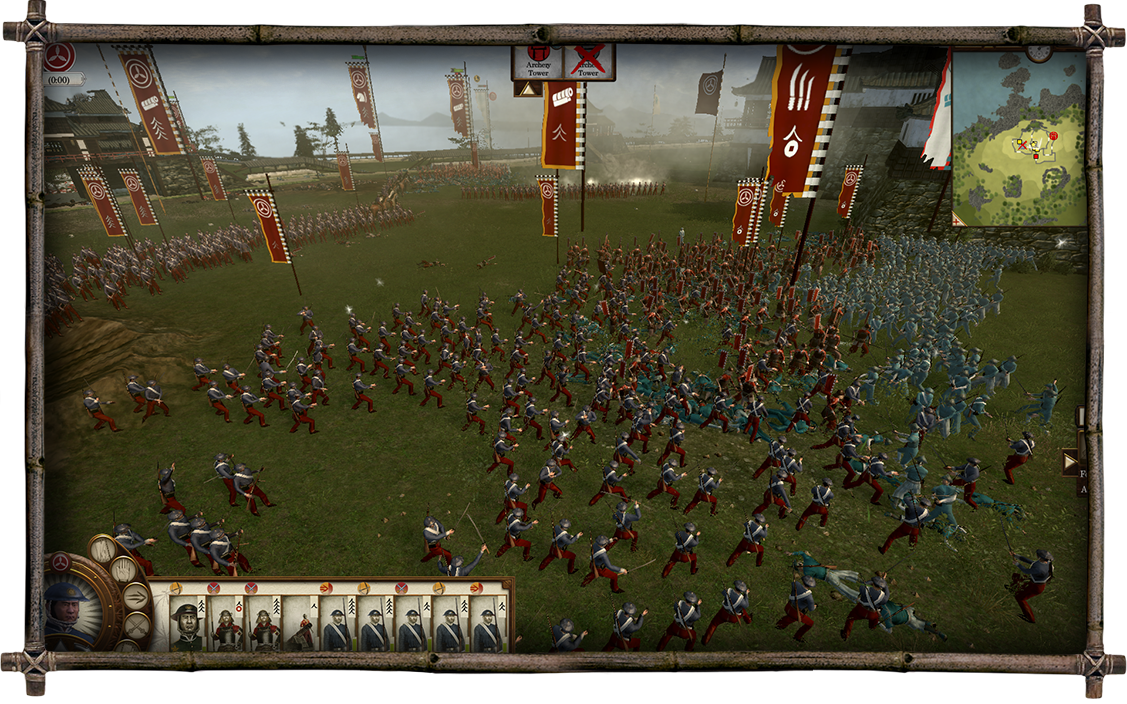Expand the side panel with the arrow tab
Viewport: 1127px width, 704px height.
pyautogui.click(x=1070, y=462)
